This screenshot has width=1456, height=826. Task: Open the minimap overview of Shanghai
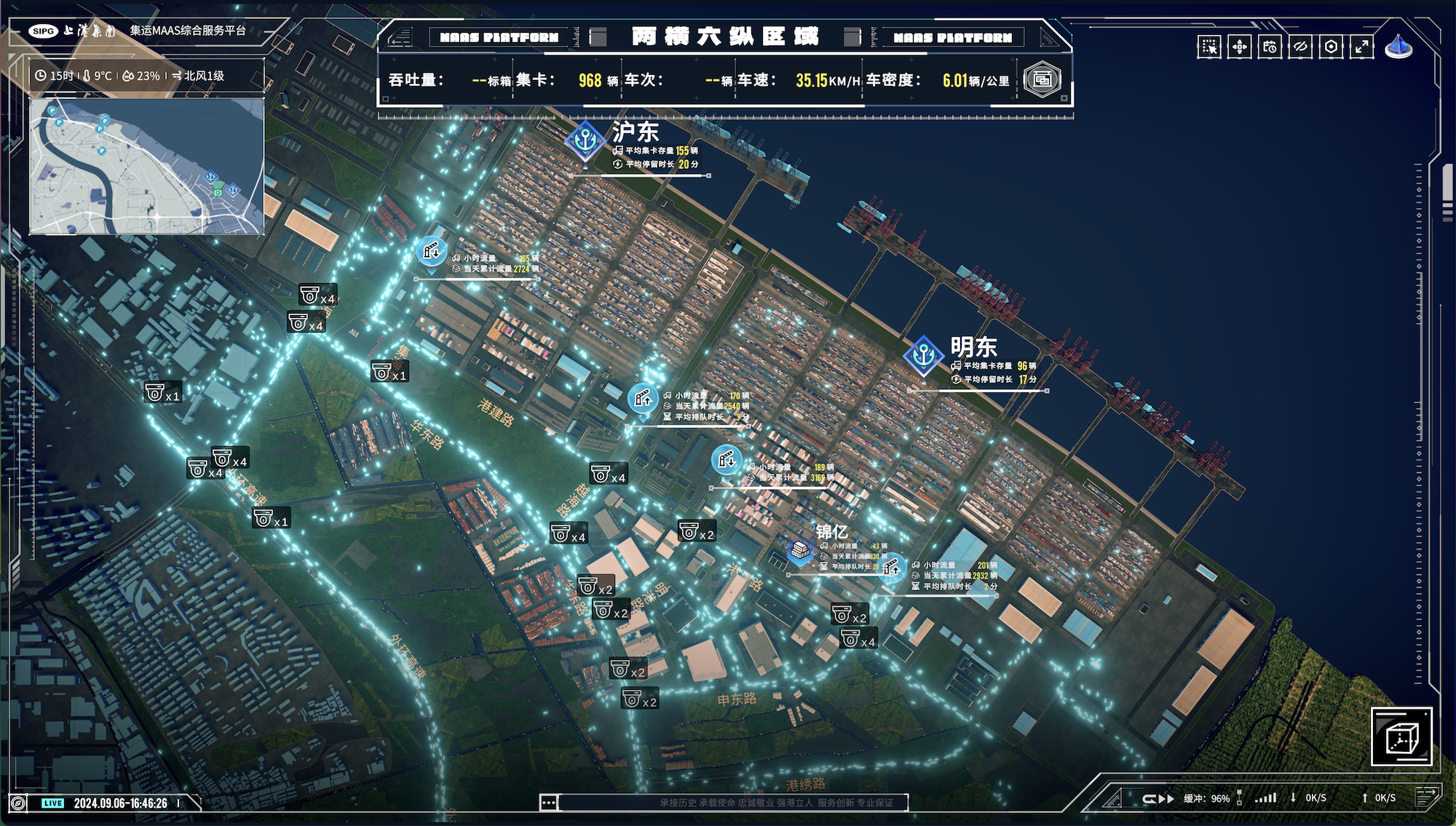(x=146, y=167)
